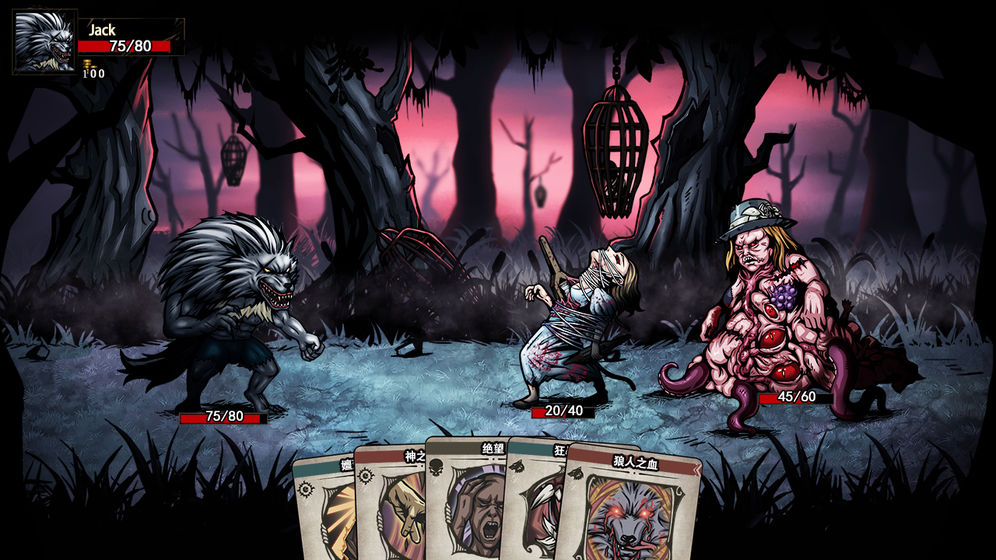Viewport: 996px width, 560px height.
Task: Select the 狼人之血 werewolf blood card
Action: (x=627, y=510)
